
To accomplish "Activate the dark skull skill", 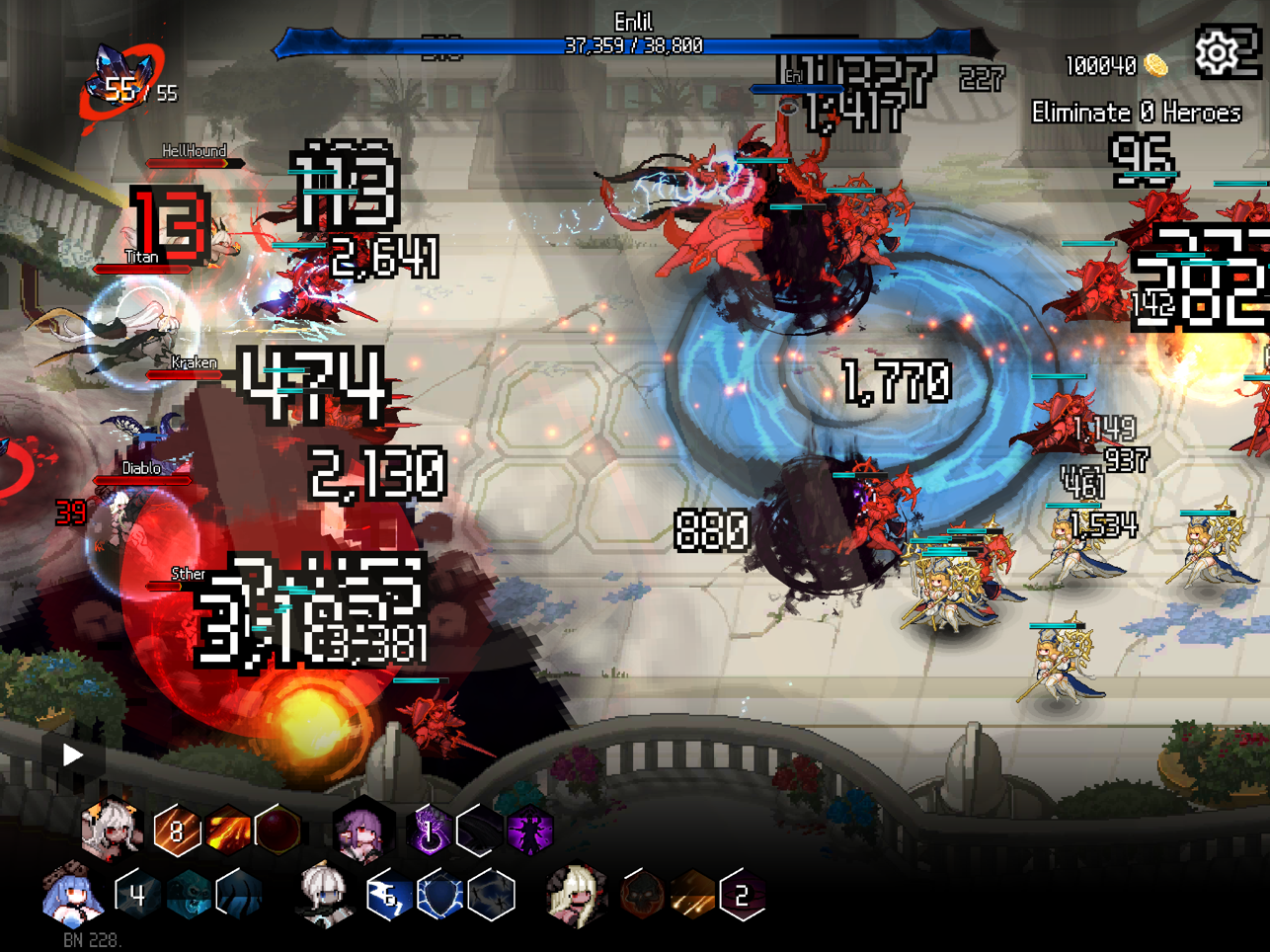I will [x=642, y=896].
